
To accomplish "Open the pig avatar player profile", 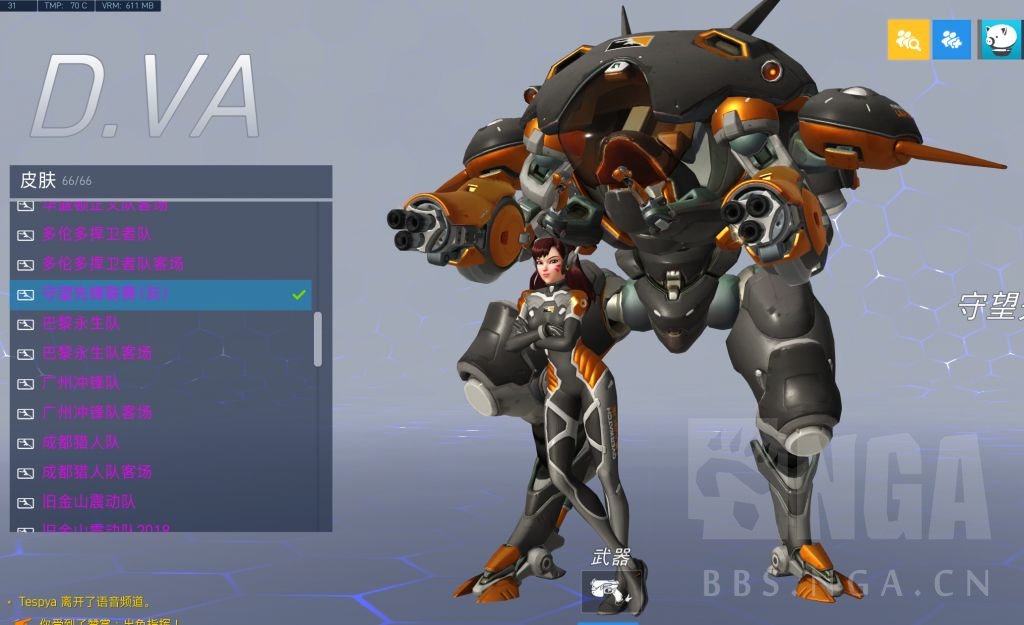I will pyautogui.click(x=1001, y=40).
